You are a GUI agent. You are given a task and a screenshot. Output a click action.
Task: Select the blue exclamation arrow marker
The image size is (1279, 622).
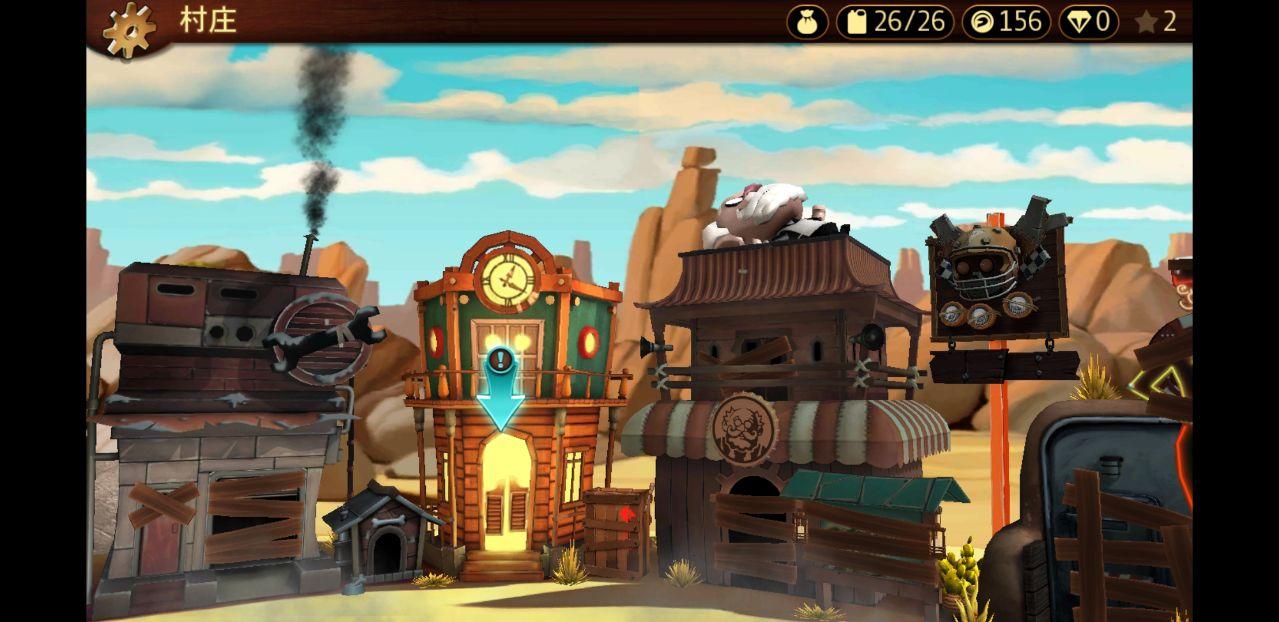[500, 390]
